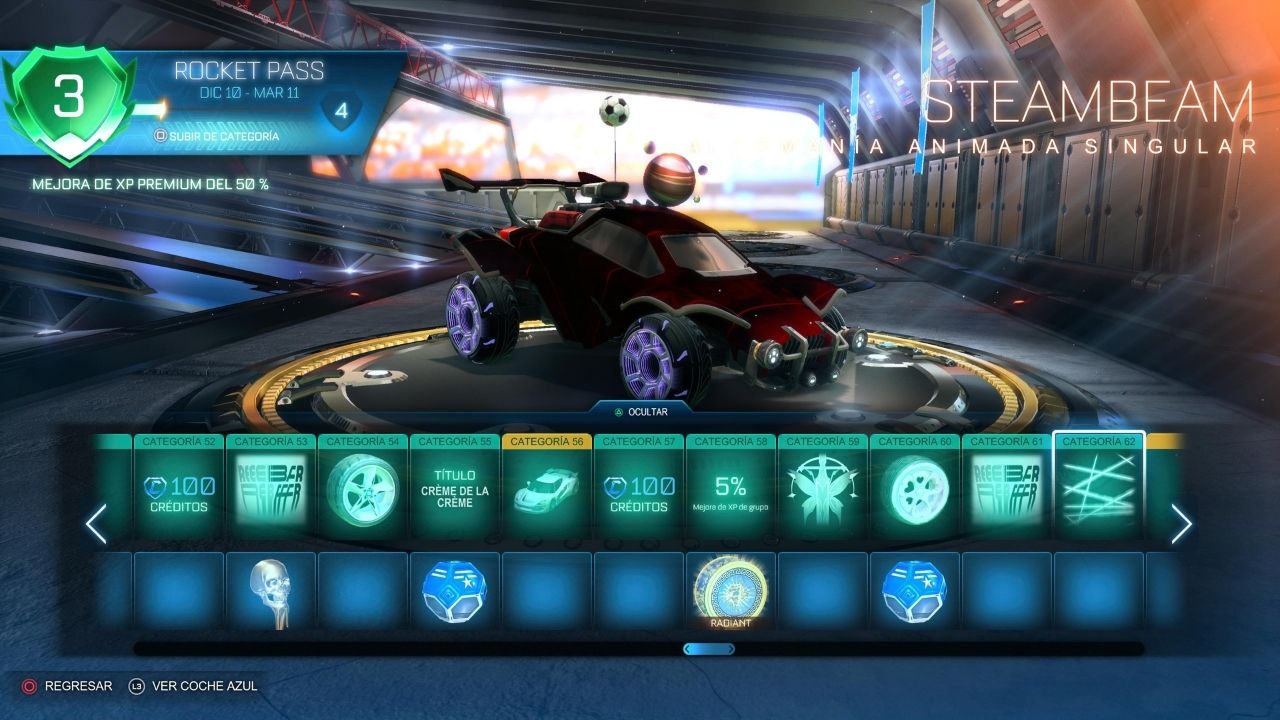This screenshot has width=1280, height=720.
Task: Select the 5% group XP boost tile
Action: pos(732,491)
